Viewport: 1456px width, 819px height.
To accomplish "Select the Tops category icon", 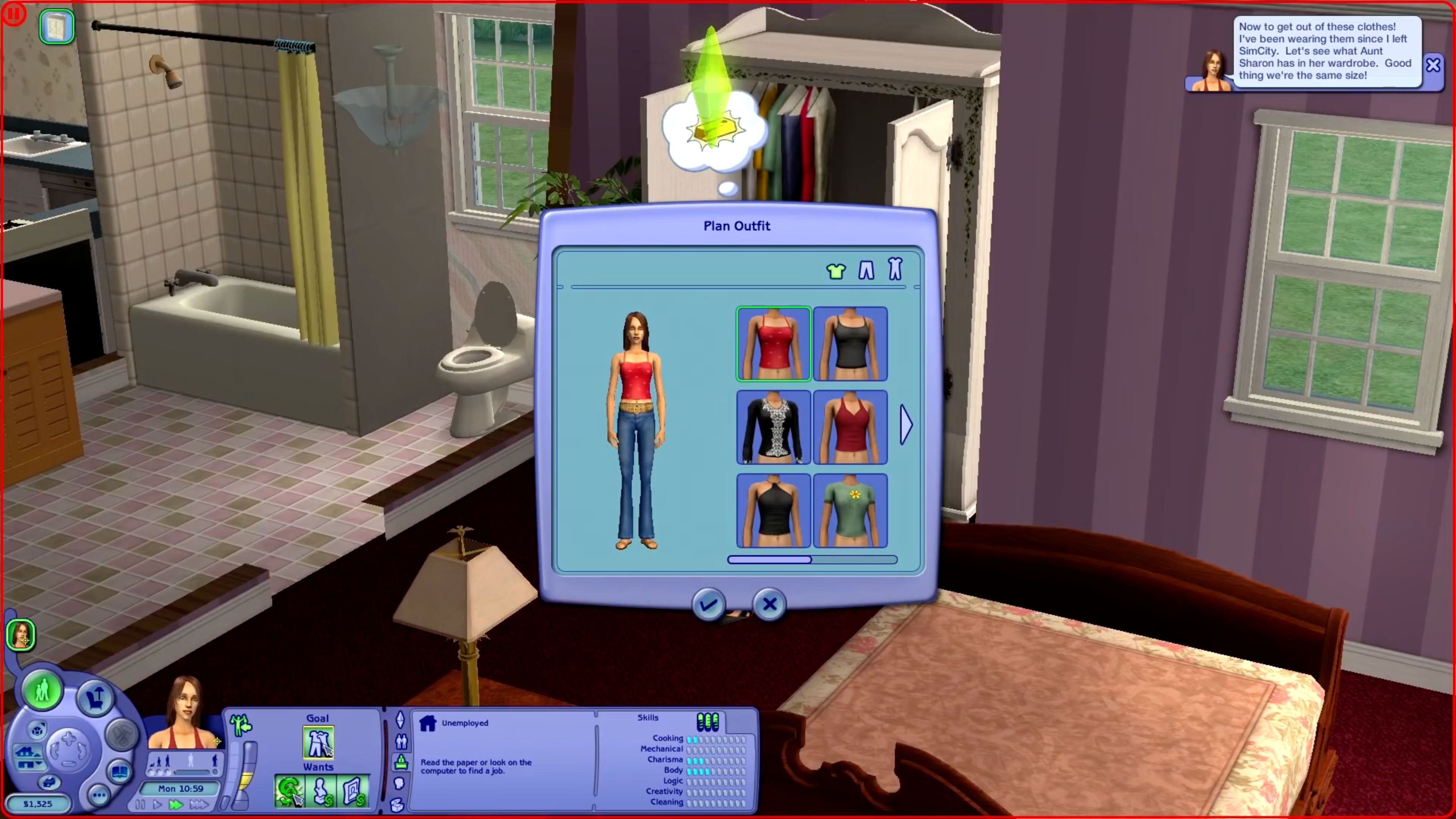I will pyautogui.click(x=836, y=270).
